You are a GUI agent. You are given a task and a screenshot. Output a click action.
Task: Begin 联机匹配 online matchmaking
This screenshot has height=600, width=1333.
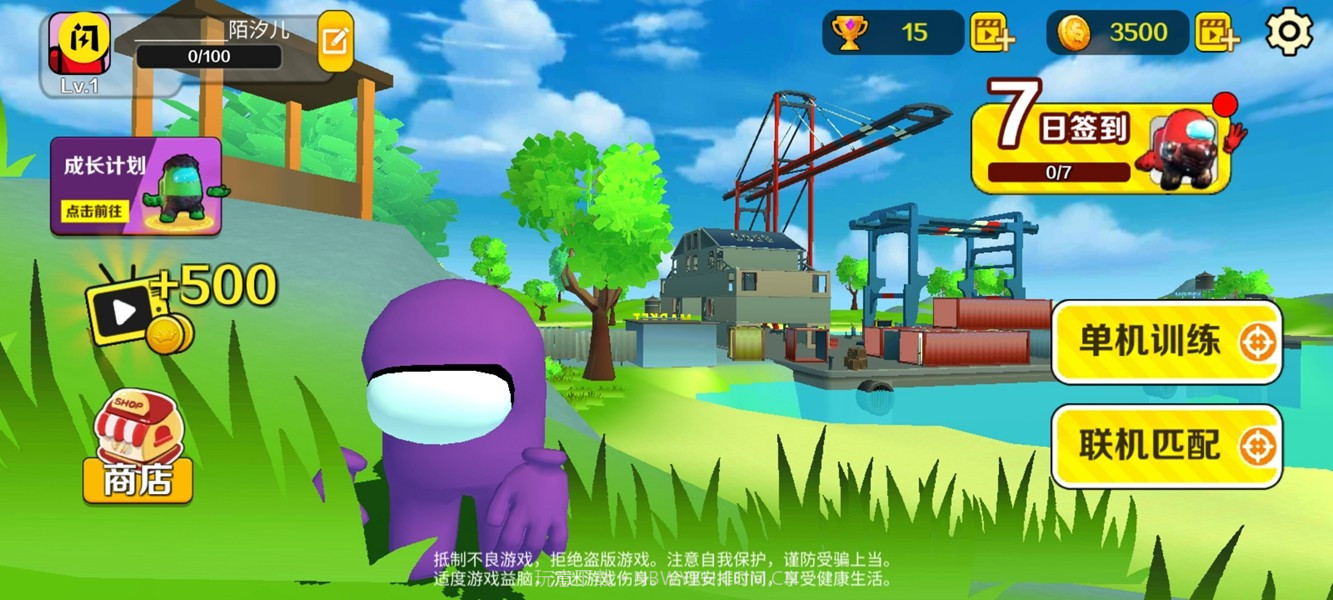pos(1166,446)
